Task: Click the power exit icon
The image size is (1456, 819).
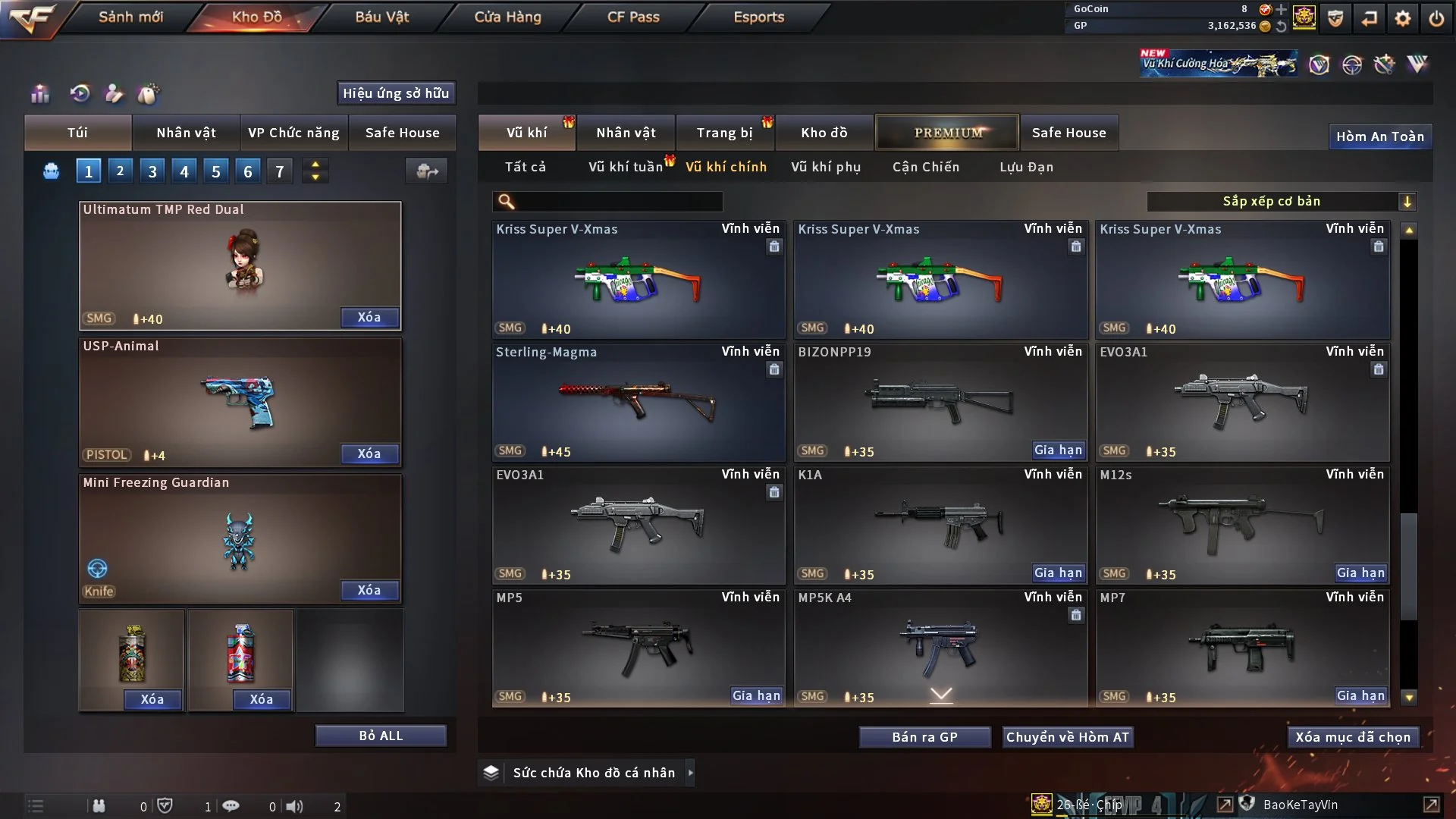Action: click(1436, 18)
